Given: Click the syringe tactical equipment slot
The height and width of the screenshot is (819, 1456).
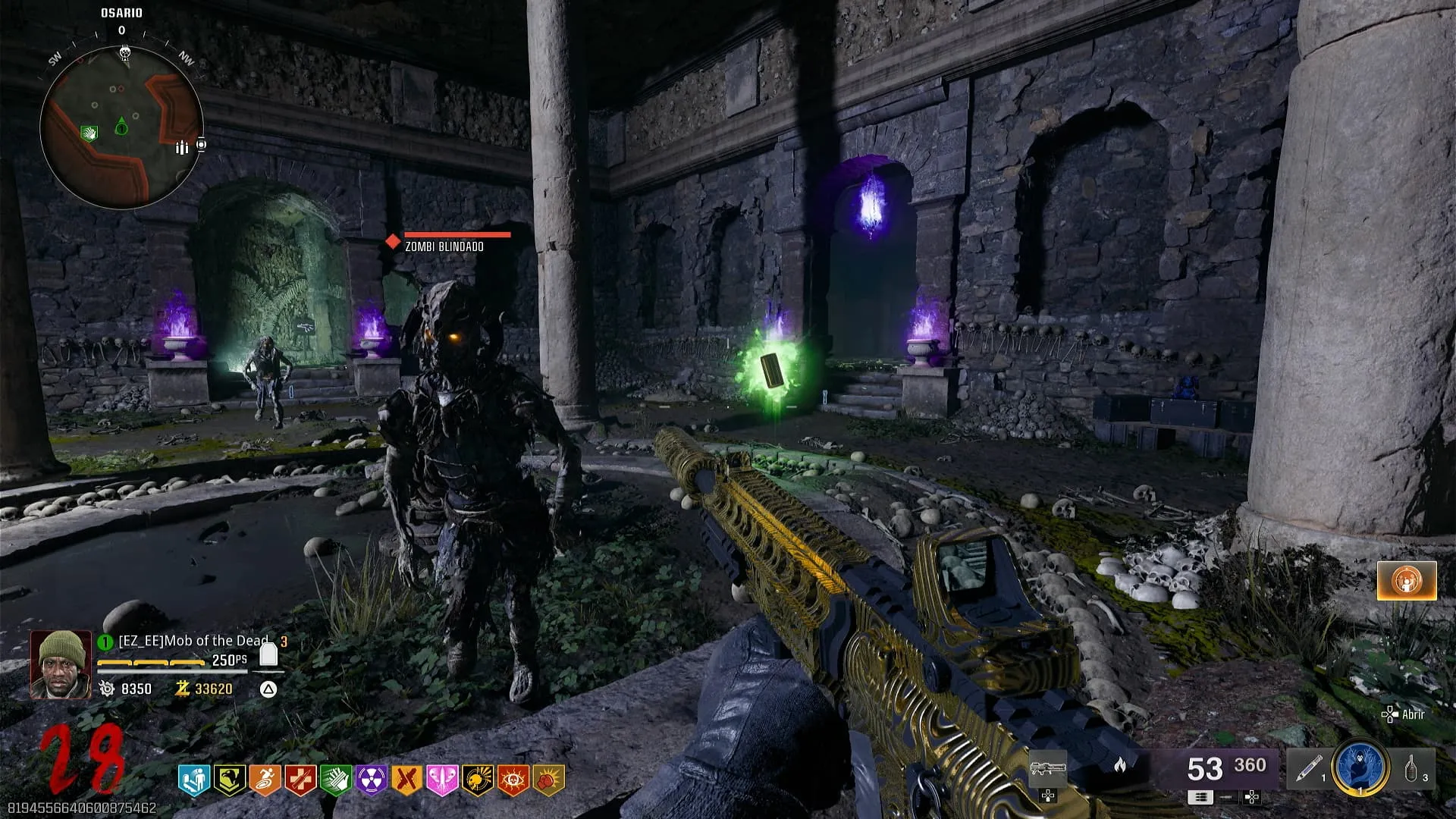Looking at the screenshot, I should (1307, 768).
